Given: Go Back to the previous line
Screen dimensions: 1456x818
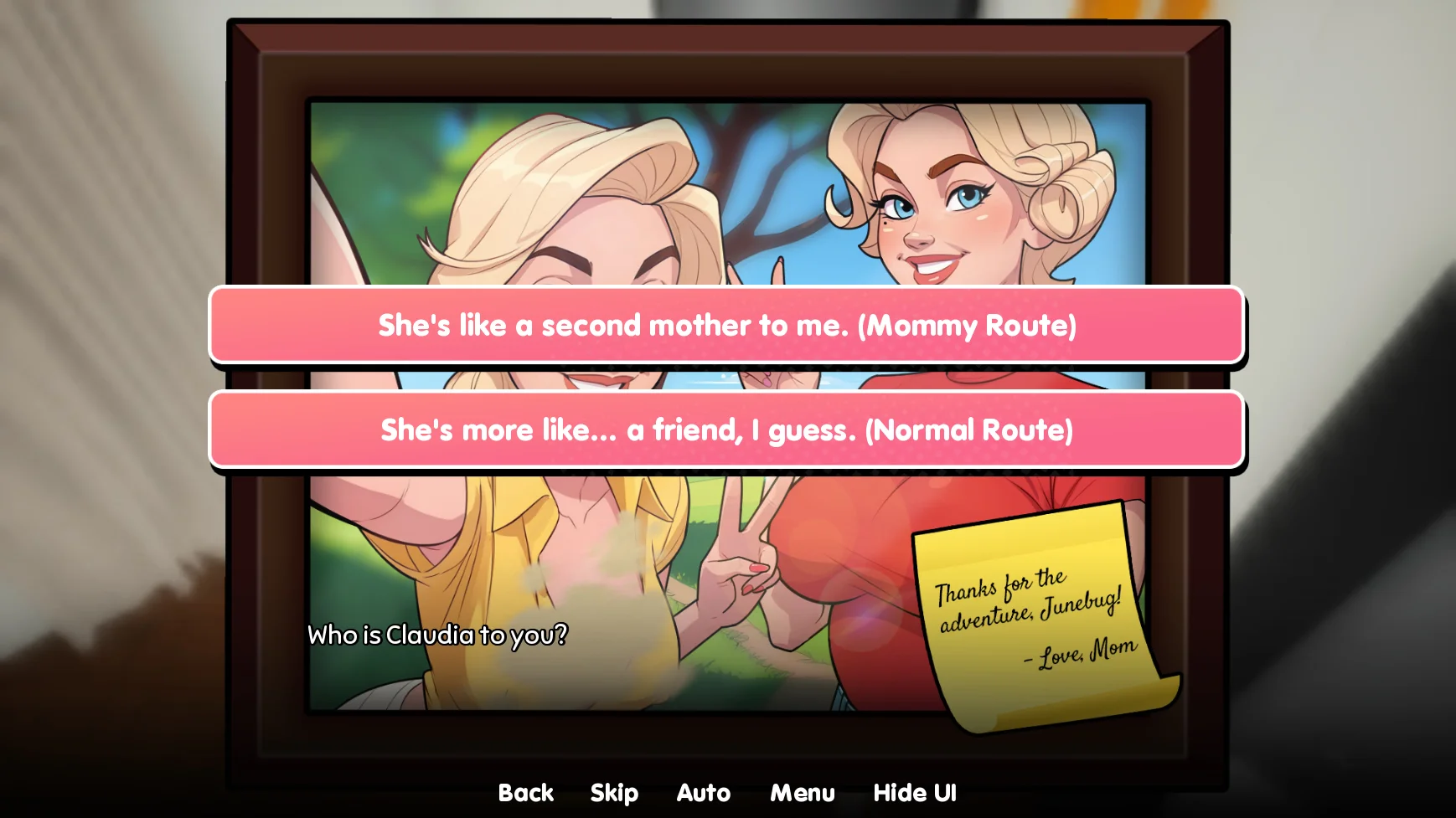Looking at the screenshot, I should click(525, 793).
